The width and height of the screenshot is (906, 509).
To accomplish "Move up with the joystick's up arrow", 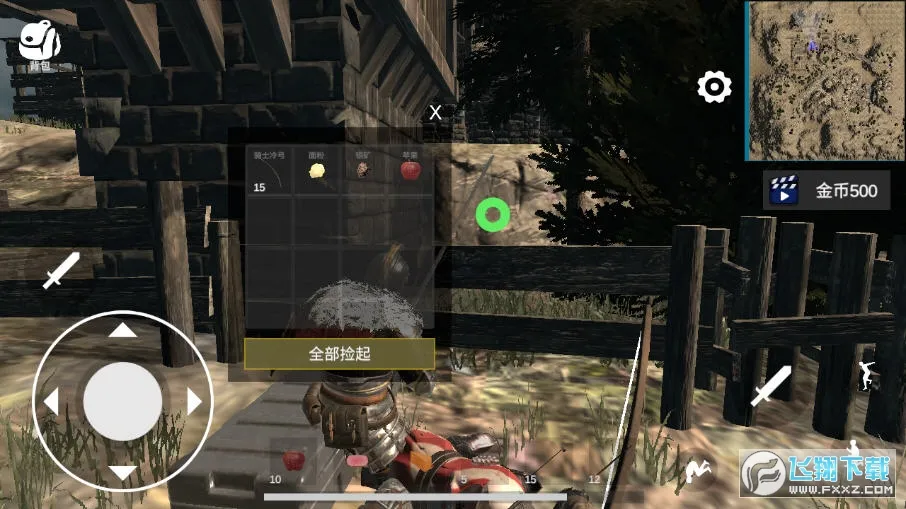I will click(122, 330).
